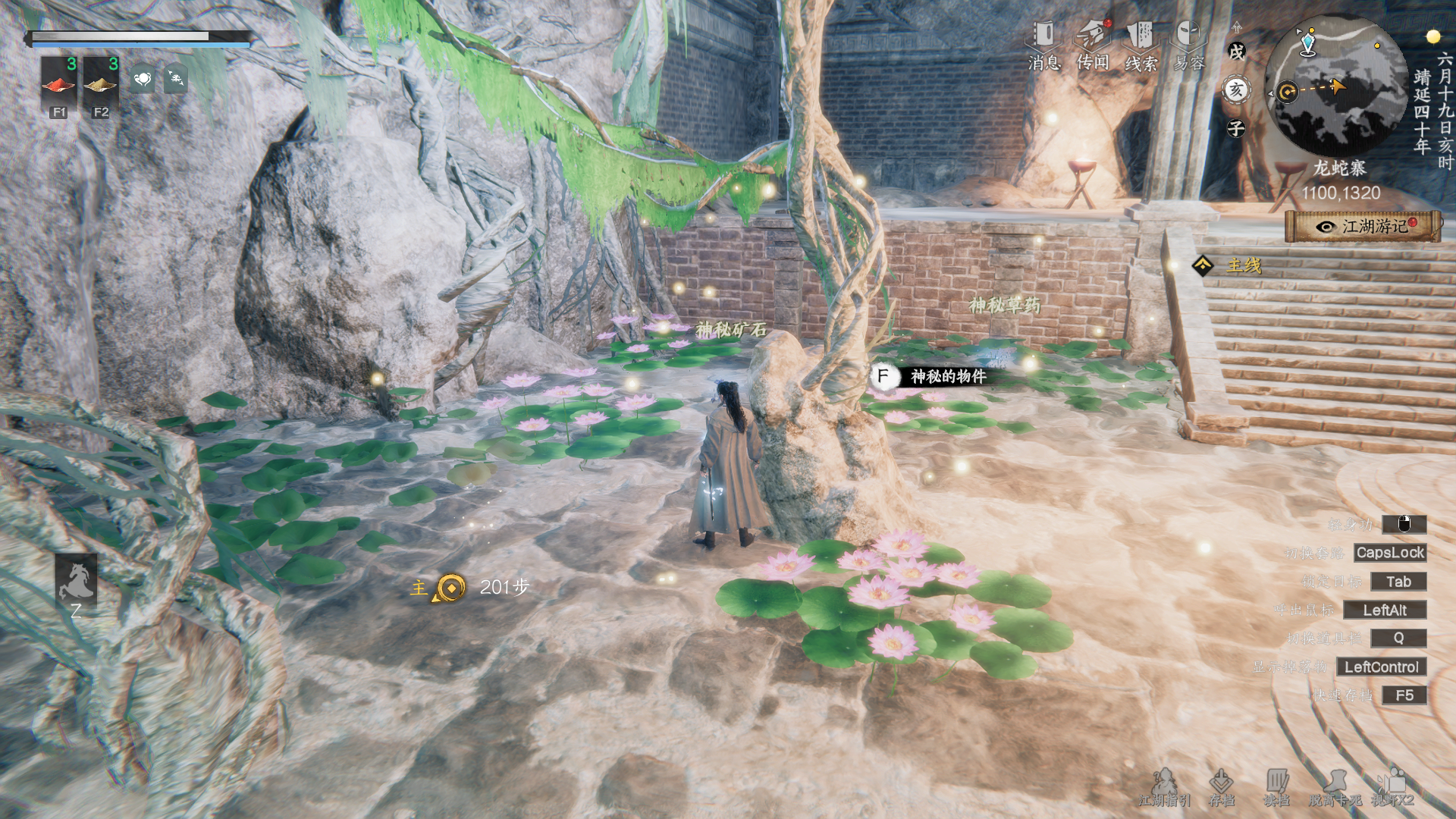
Task: Click the orb-in-hands status icon
Action: click(x=143, y=79)
